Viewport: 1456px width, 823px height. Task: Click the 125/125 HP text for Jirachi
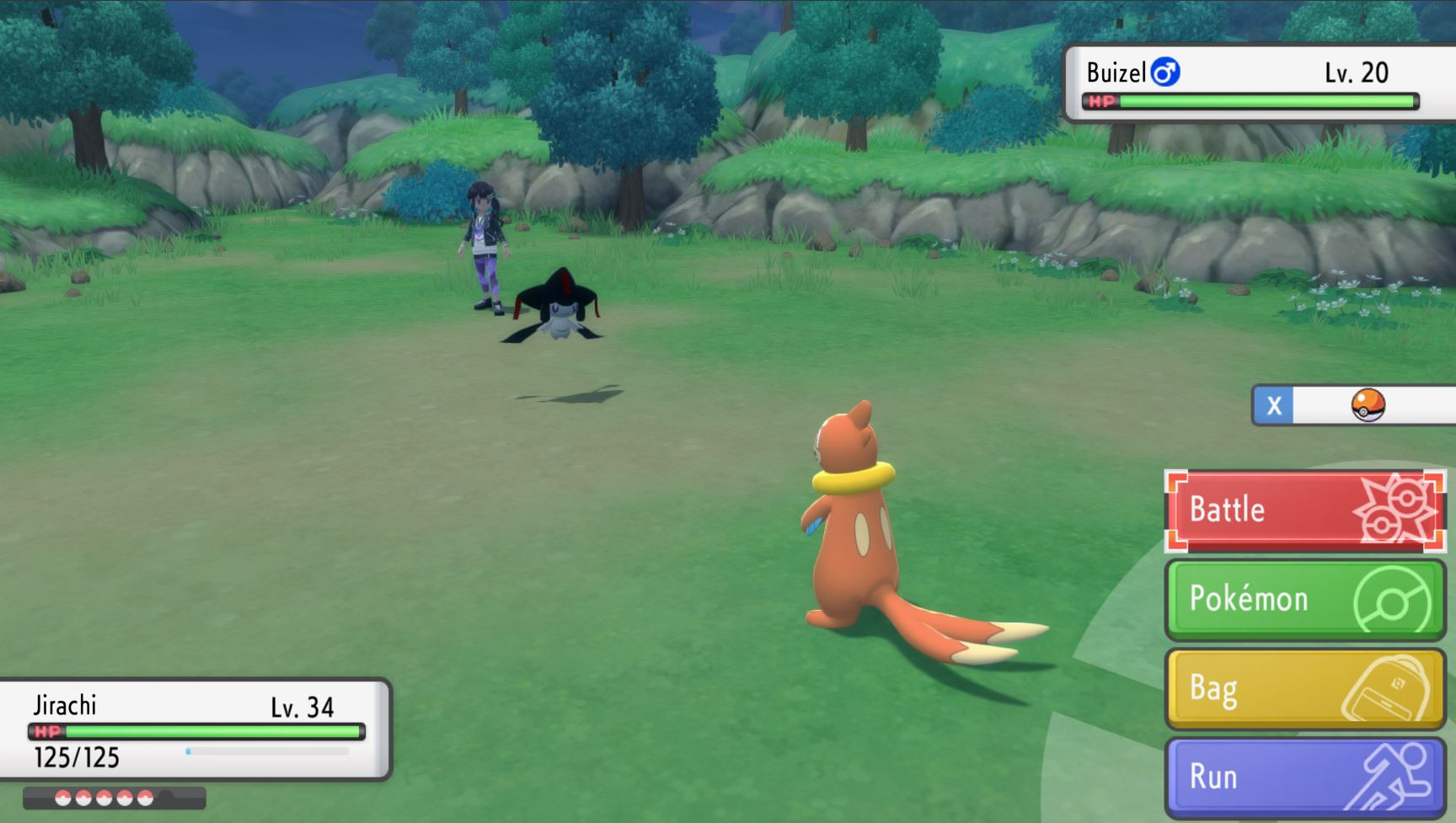point(76,757)
